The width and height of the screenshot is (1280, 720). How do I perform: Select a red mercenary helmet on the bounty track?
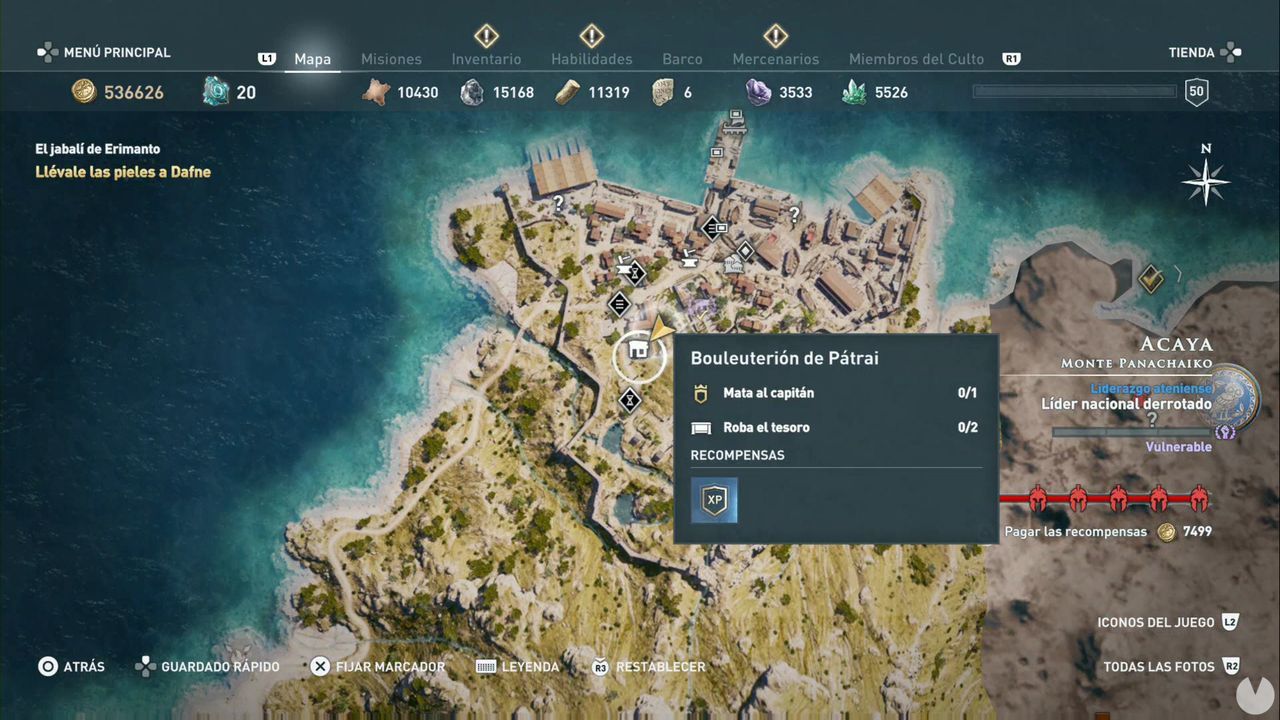click(x=1037, y=498)
